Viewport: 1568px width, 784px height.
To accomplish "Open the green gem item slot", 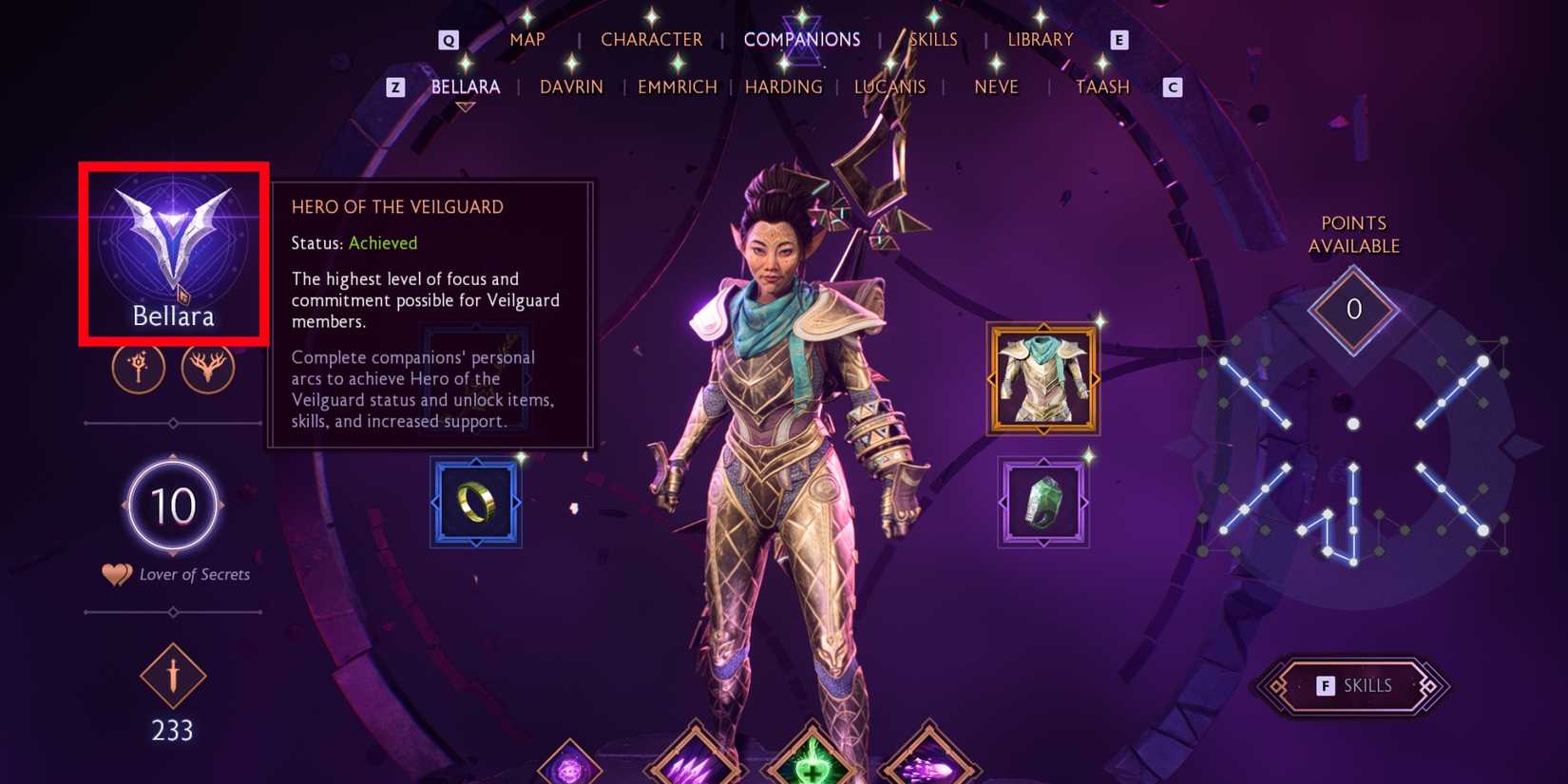I will point(1044,503).
